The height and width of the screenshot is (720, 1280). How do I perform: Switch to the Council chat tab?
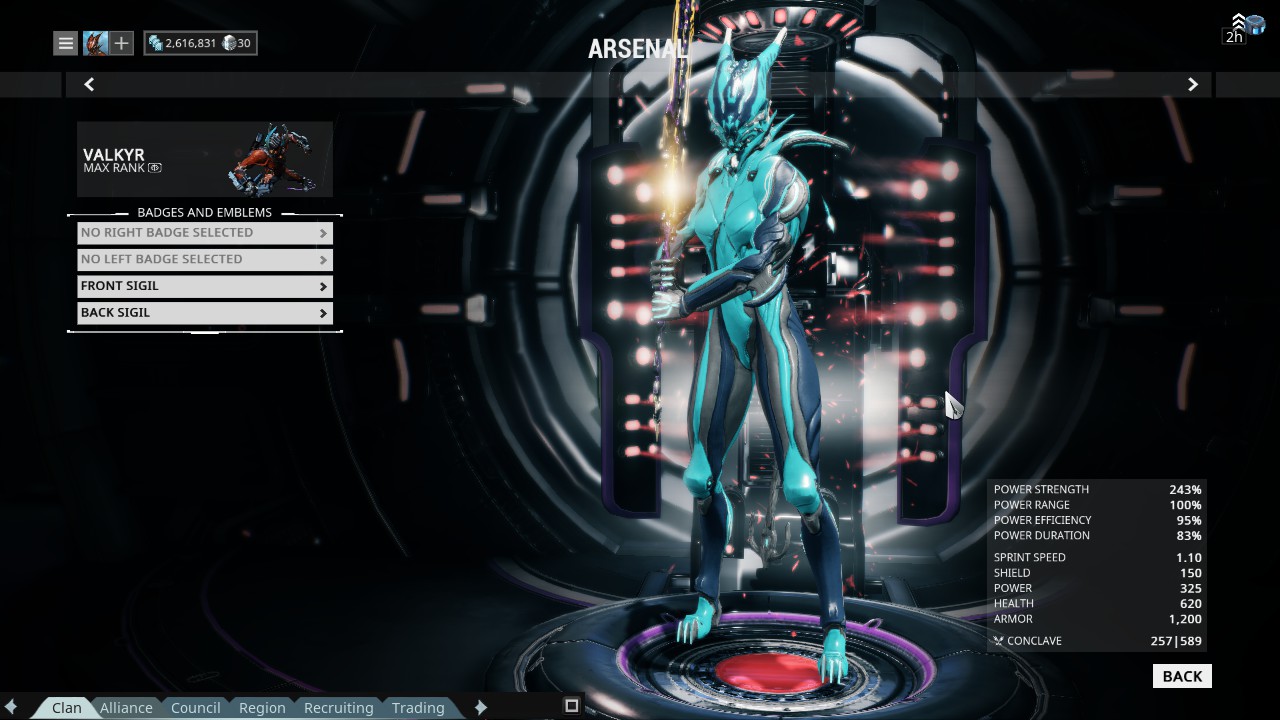[x=195, y=707]
